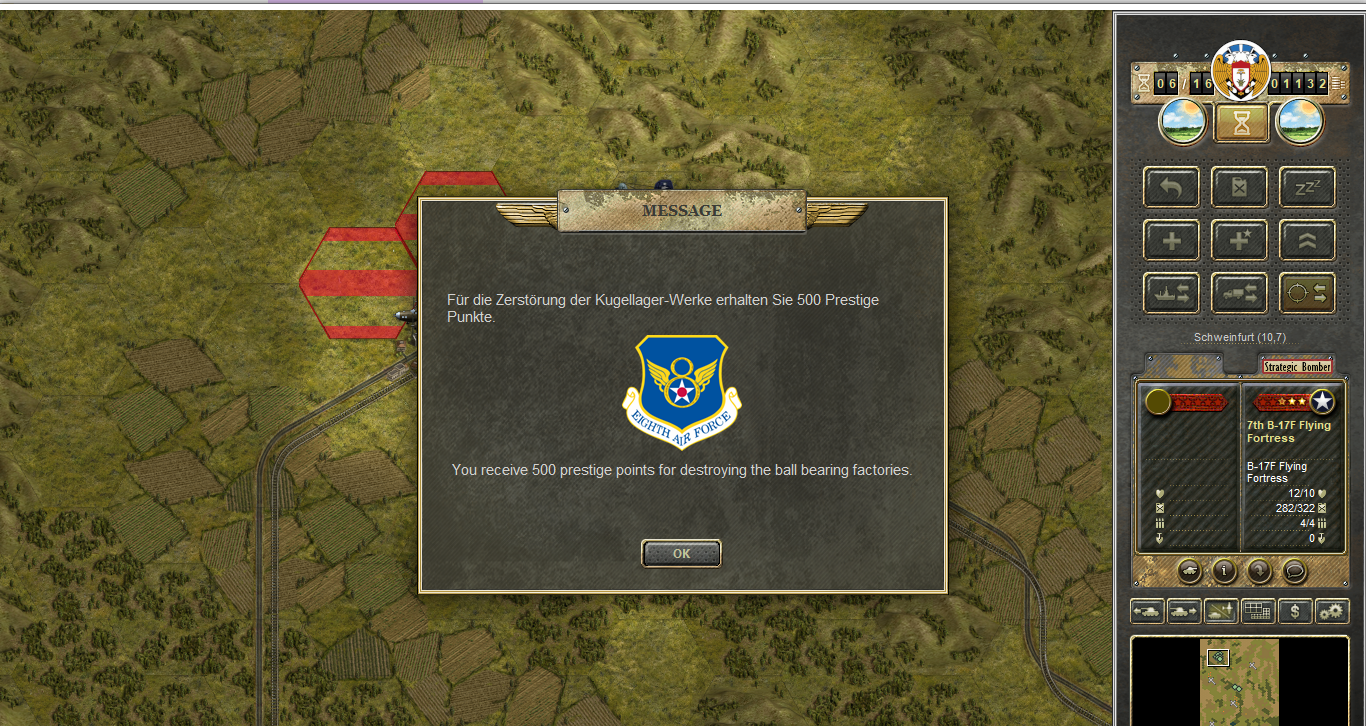Select the Strategic Bomber tab
Viewport: 1366px width, 726px height.
[x=1296, y=367]
